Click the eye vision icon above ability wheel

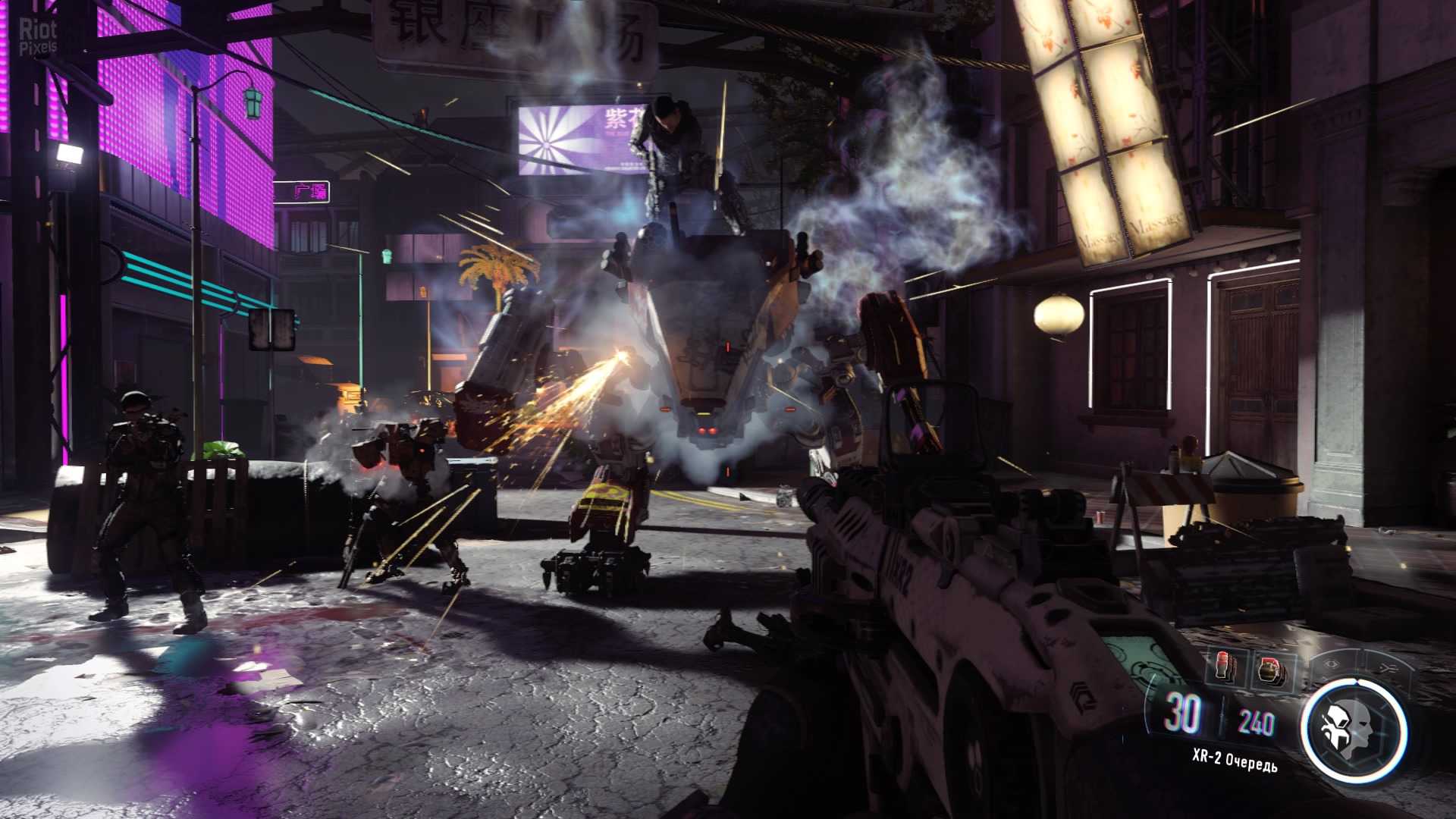[x=1332, y=664]
